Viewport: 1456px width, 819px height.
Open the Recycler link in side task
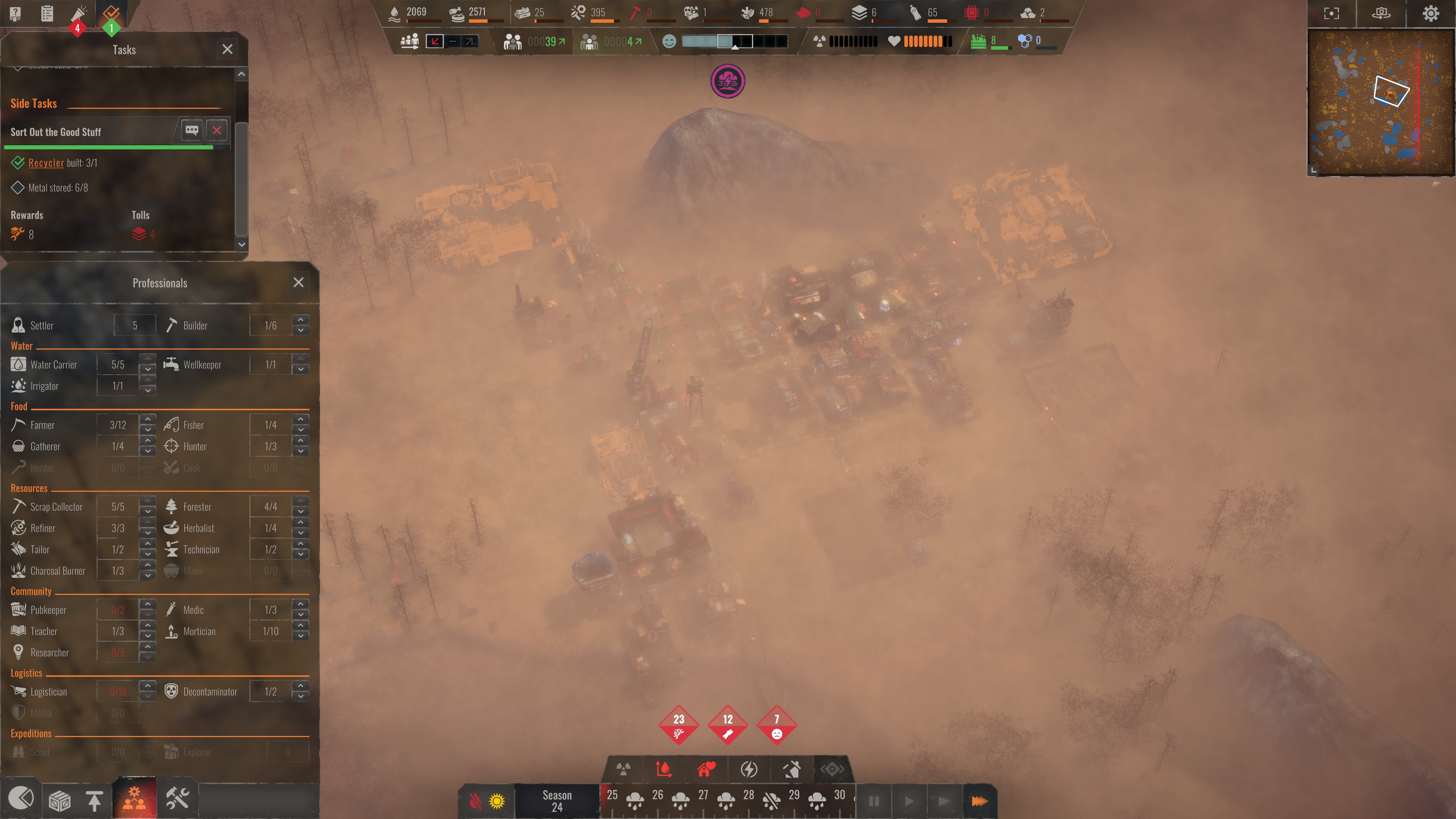point(46,163)
